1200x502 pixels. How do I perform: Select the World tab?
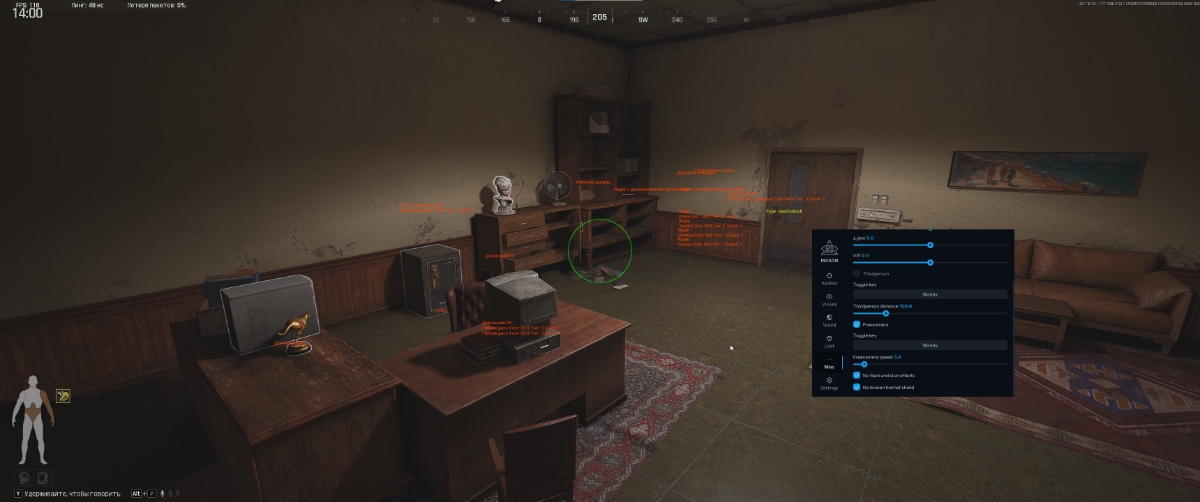[829, 320]
